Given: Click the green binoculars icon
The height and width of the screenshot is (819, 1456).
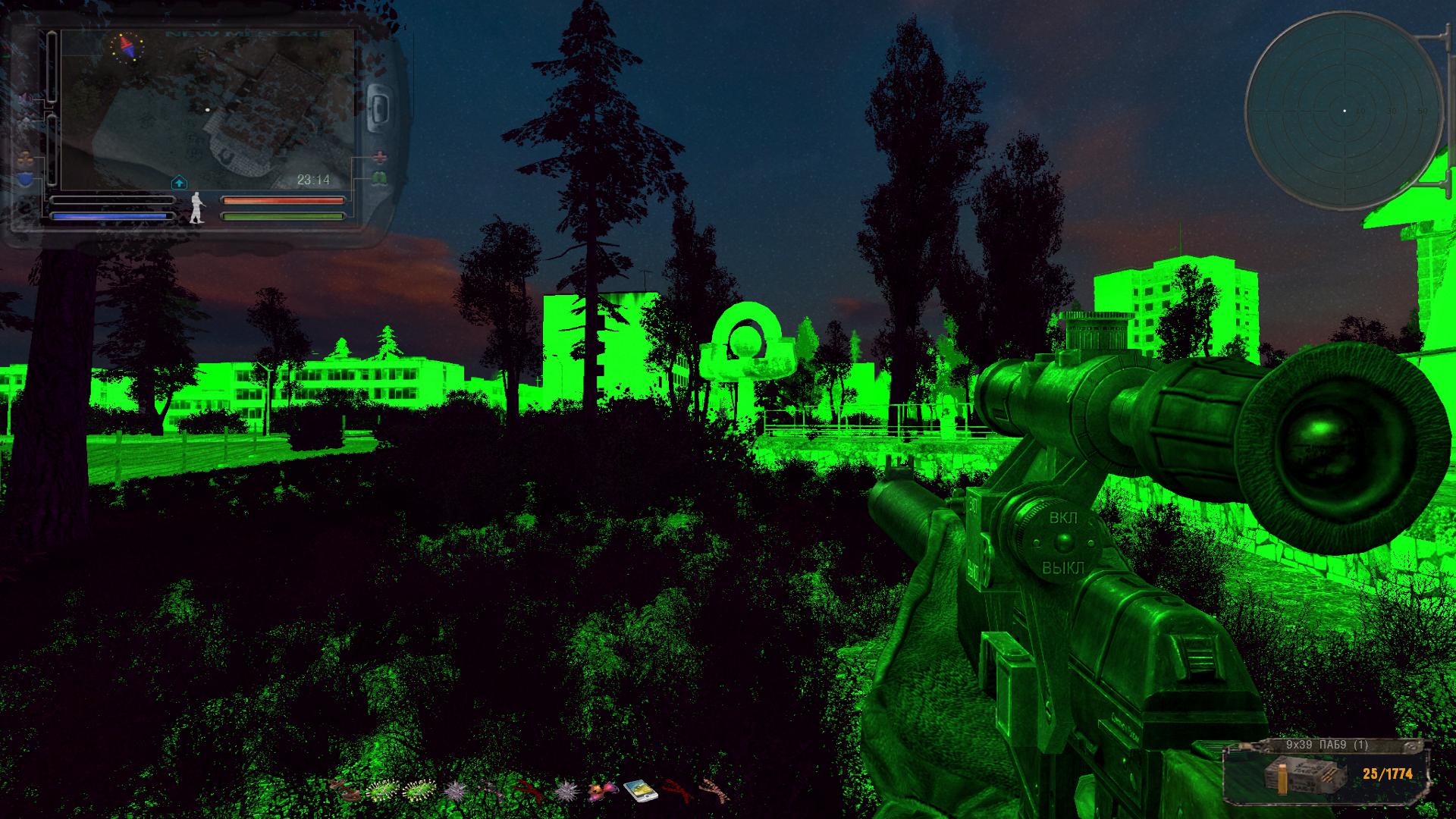Looking at the screenshot, I should [x=379, y=178].
